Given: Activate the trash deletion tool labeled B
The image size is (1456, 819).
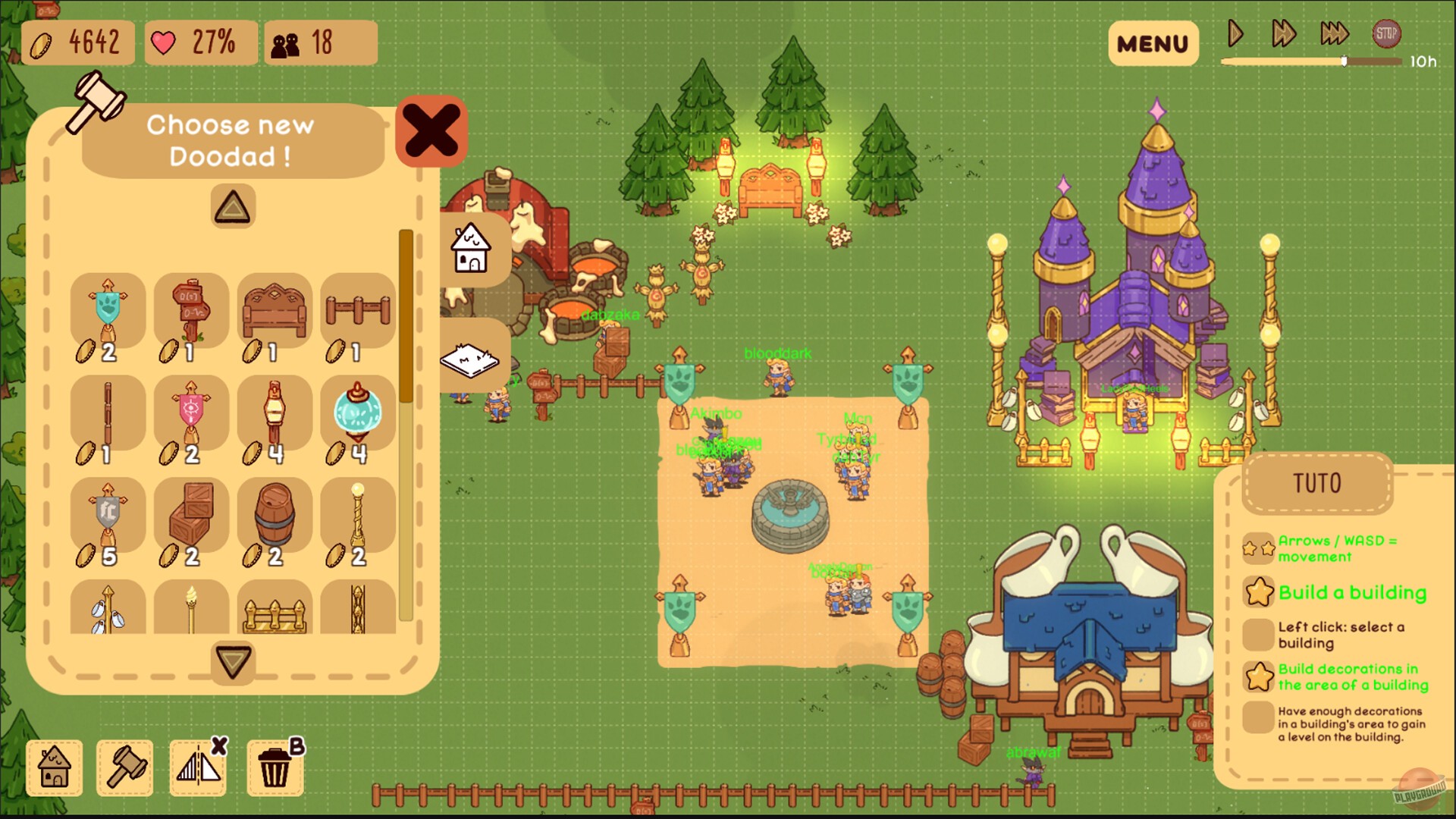Looking at the screenshot, I should (275, 768).
